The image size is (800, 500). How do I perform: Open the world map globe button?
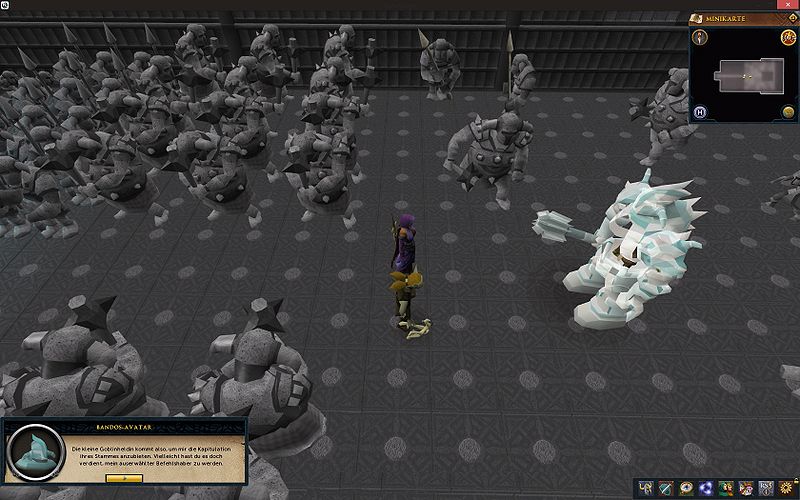788,38
